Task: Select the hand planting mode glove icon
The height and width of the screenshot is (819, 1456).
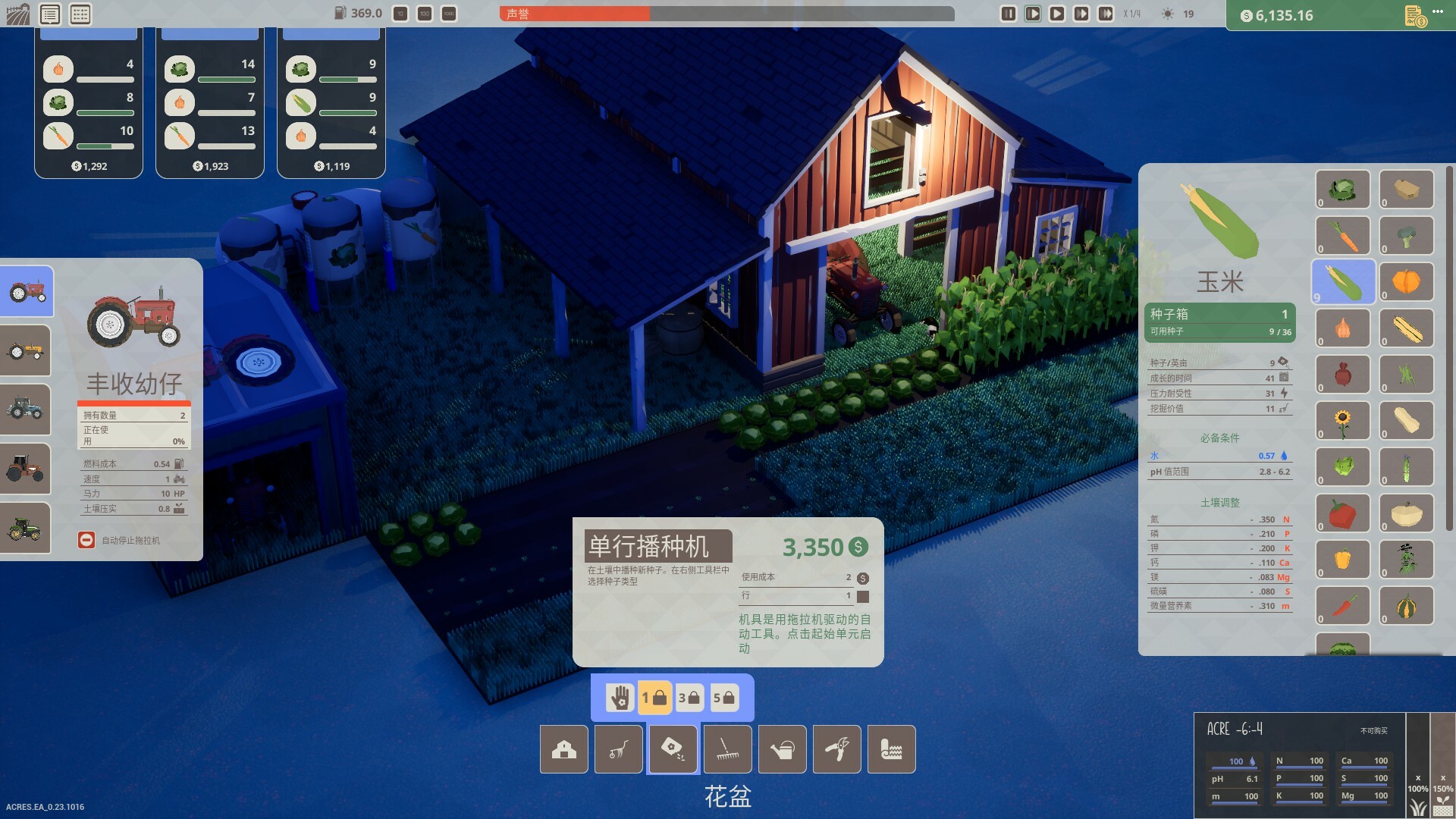Action: 620,696
